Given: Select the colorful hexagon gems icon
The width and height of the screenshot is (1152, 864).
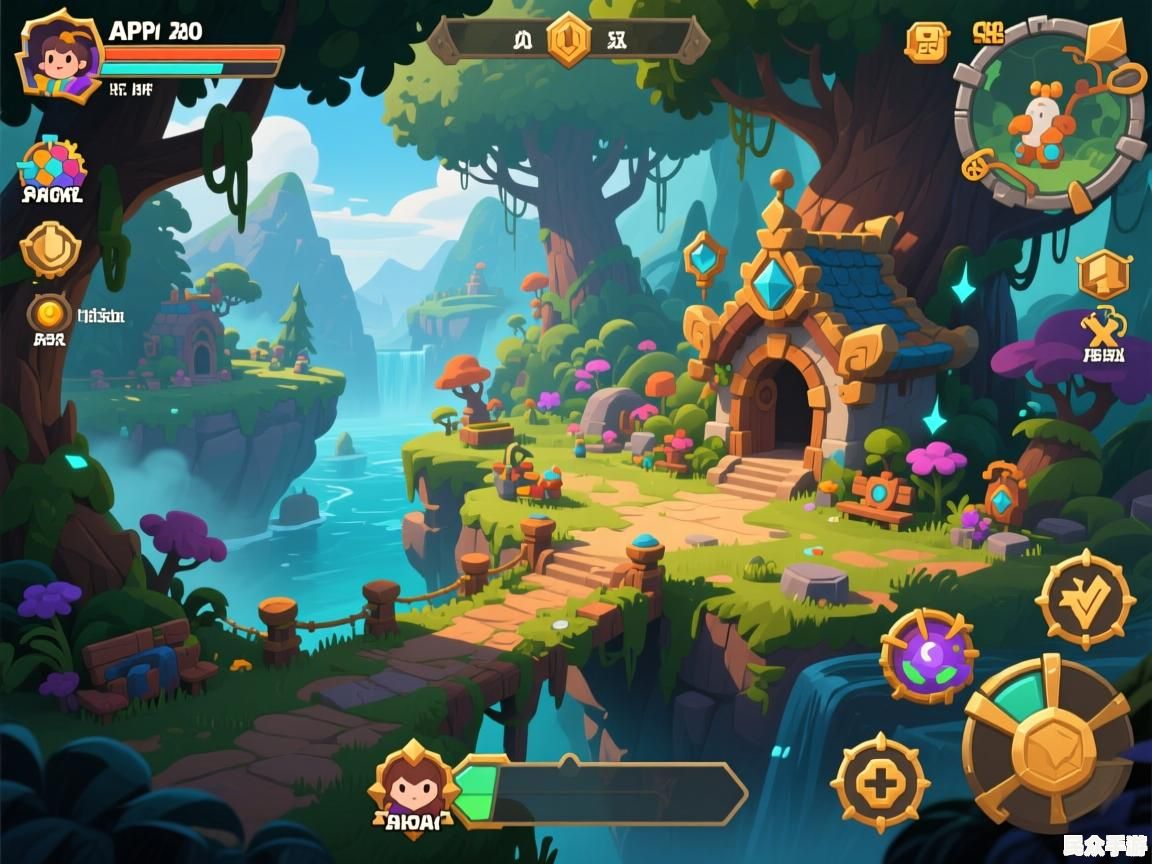Looking at the screenshot, I should 52,165.
